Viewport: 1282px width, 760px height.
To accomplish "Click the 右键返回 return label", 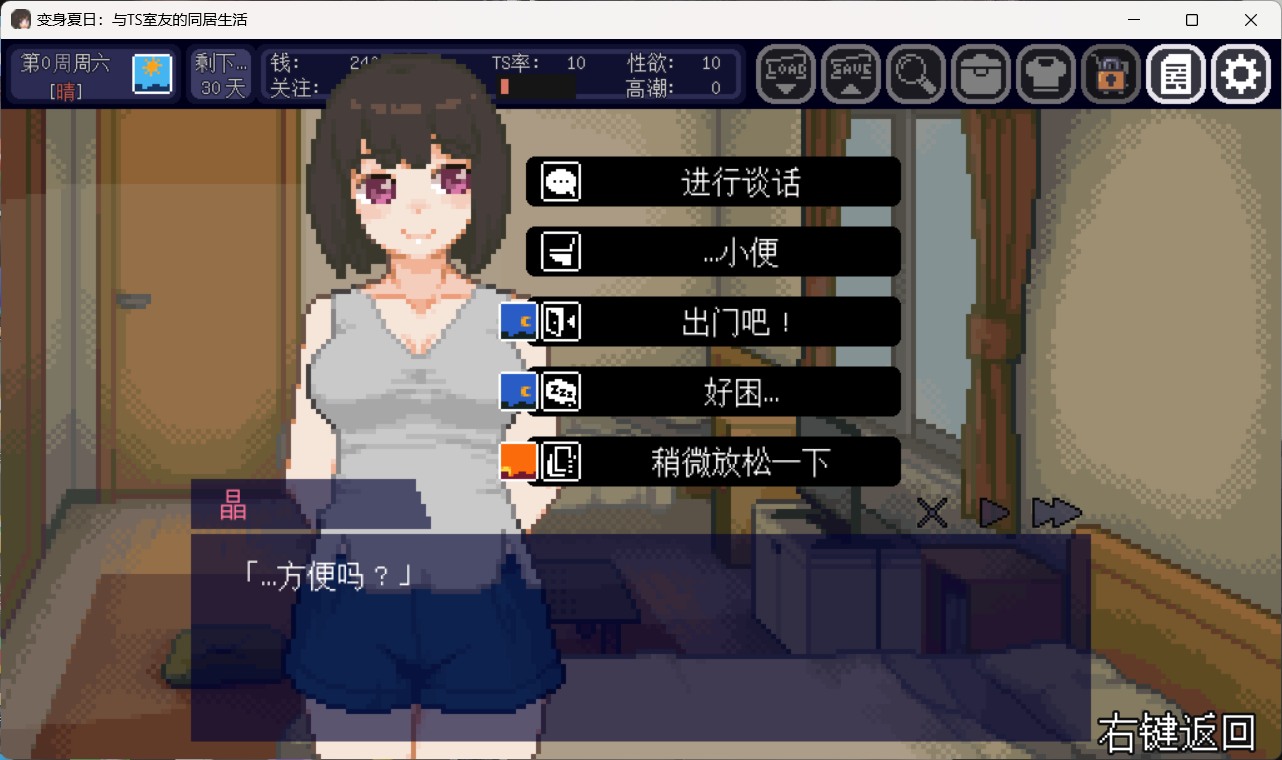I will pos(1176,733).
